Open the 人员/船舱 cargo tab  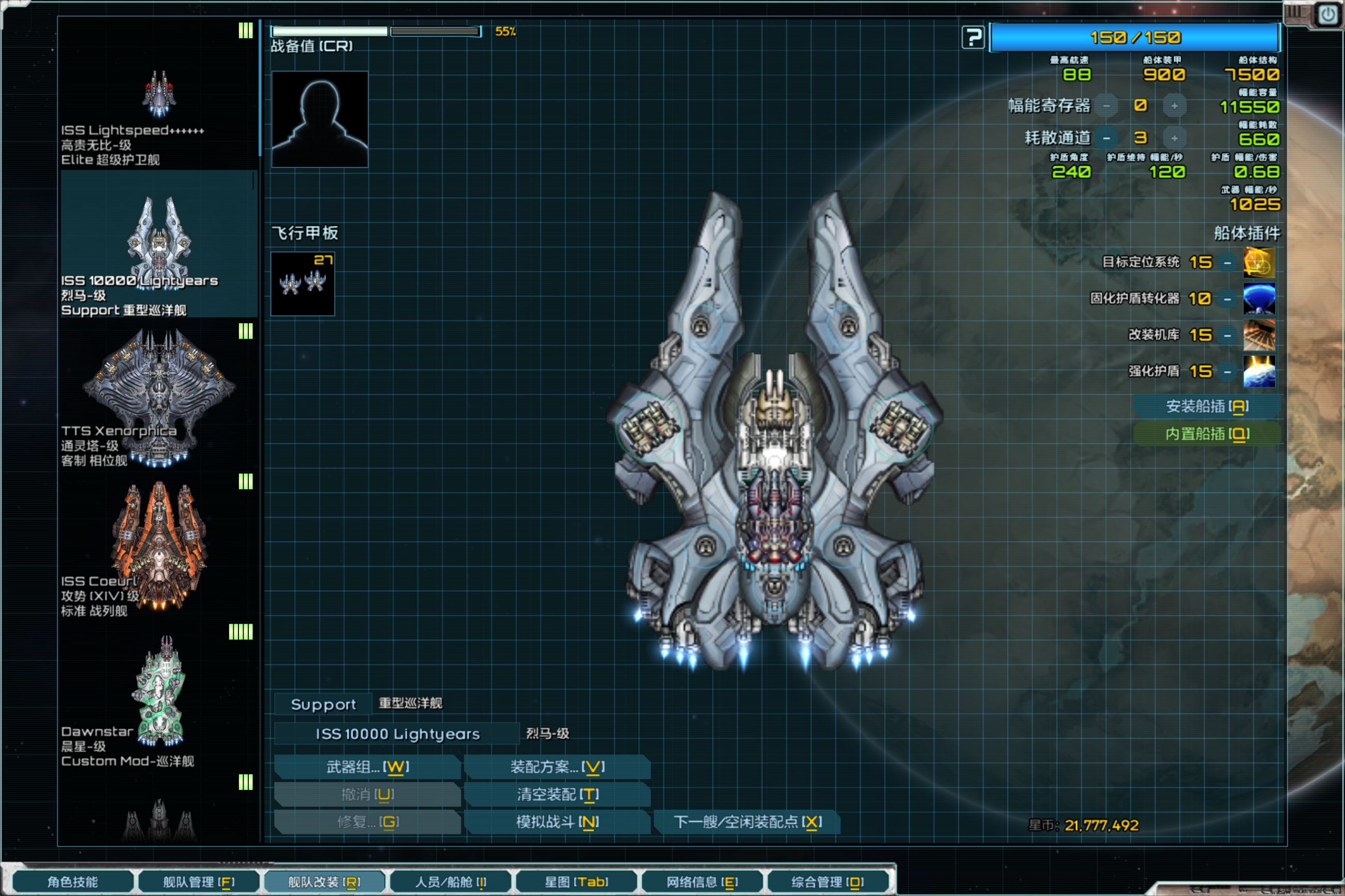(450, 882)
